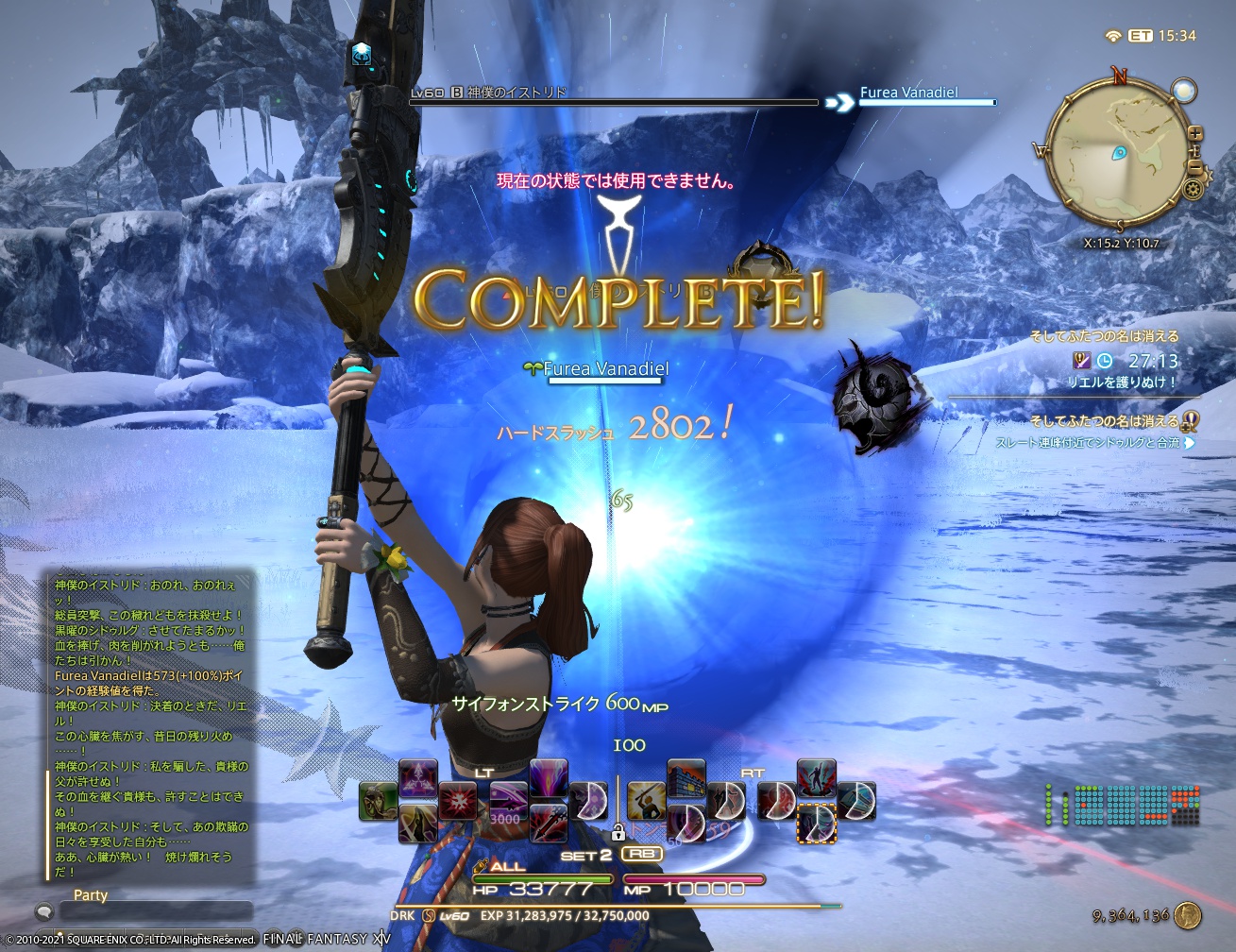Click the clock icon beside the 27:13 timer

coord(1106,360)
